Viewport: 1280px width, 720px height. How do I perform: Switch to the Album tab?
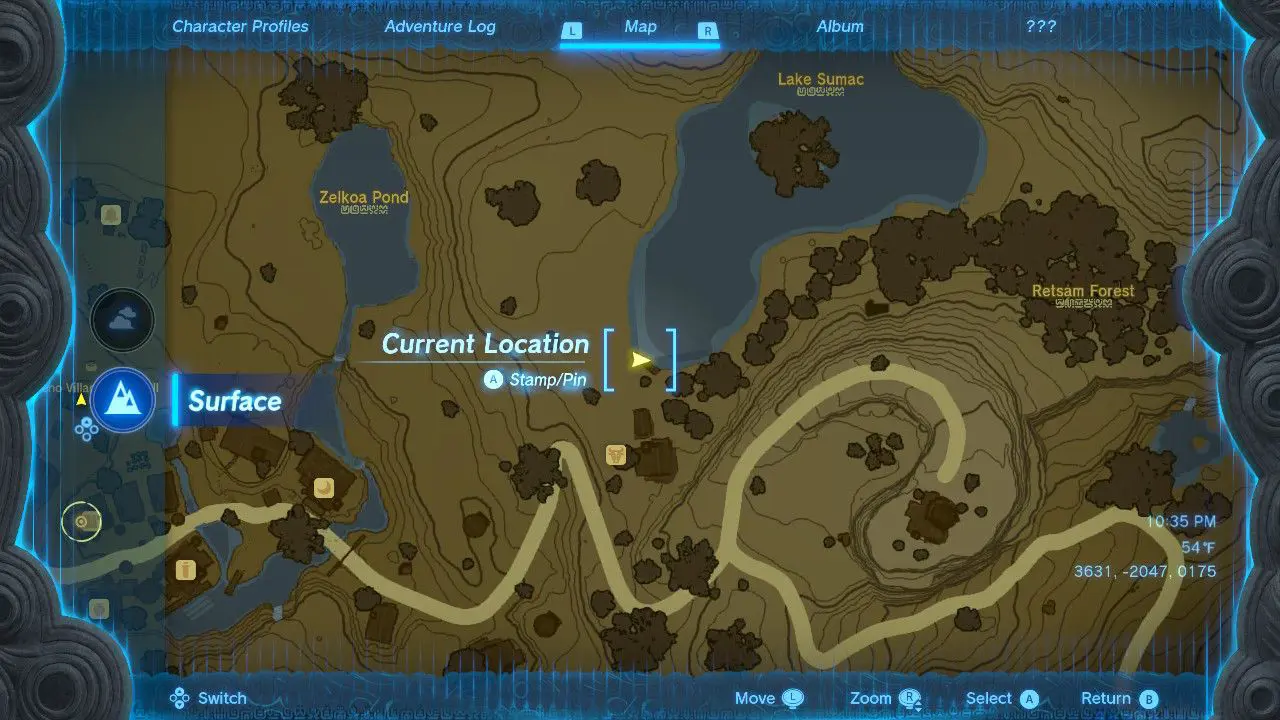840,27
